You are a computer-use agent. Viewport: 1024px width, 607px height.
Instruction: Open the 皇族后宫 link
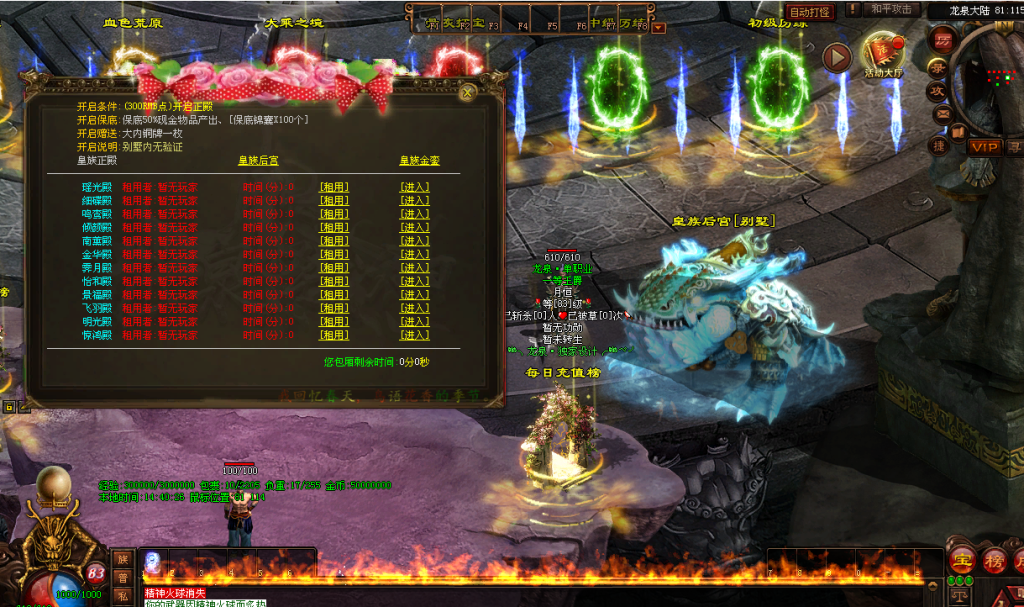coord(258,160)
